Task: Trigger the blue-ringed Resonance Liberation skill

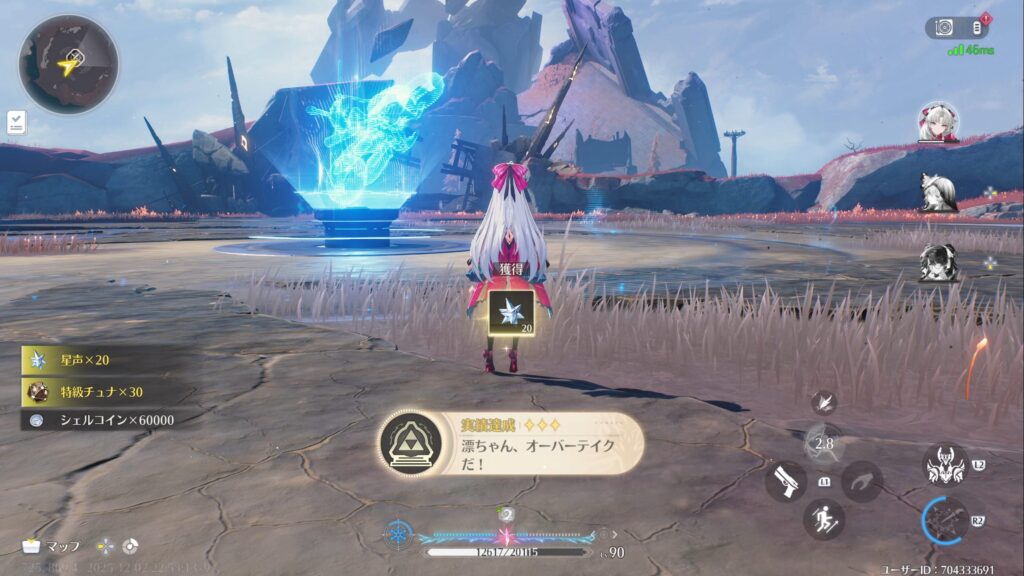Action: (x=946, y=520)
